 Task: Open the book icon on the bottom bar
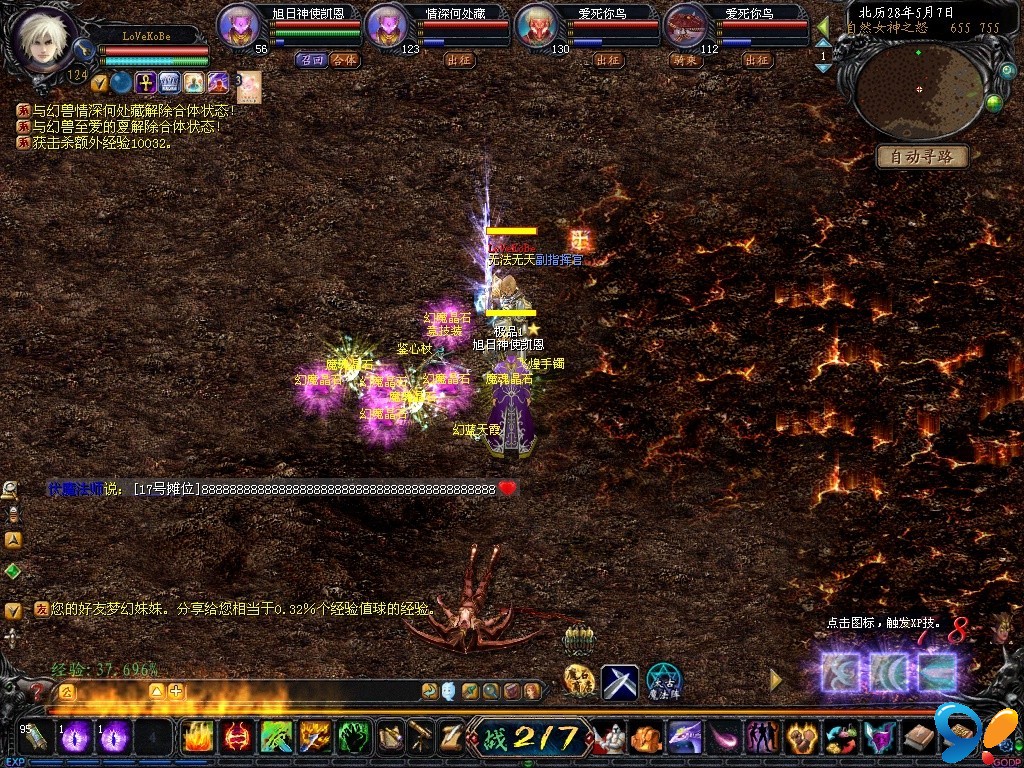[x=919, y=739]
